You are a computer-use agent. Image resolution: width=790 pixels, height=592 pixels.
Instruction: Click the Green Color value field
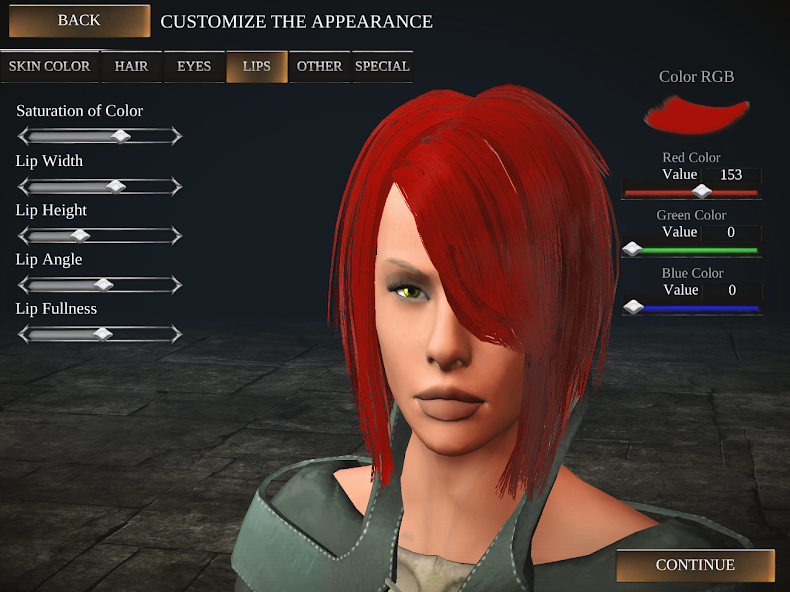pyautogui.click(x=731, y=233)
